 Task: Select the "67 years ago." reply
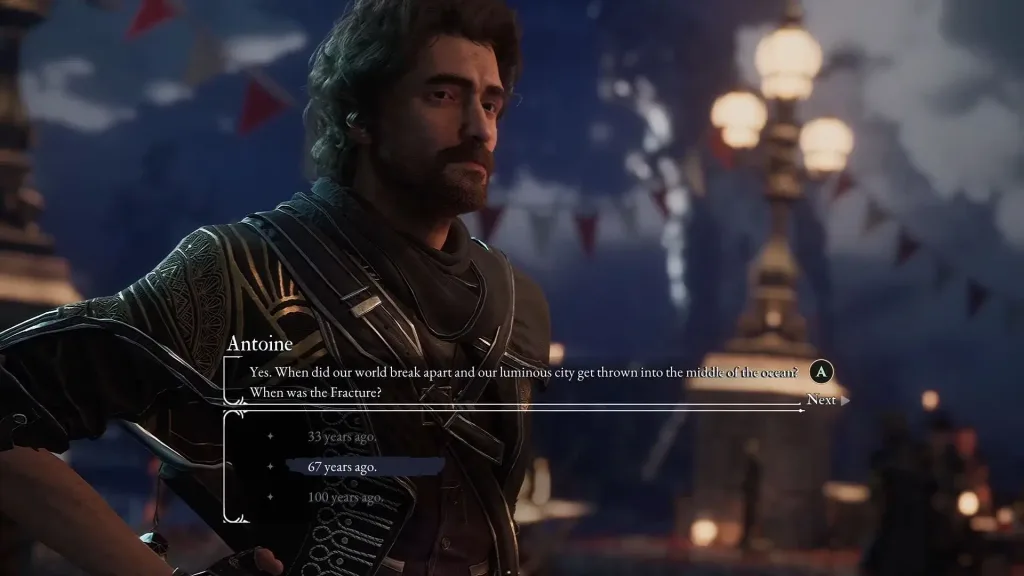[x=343, y=467]
